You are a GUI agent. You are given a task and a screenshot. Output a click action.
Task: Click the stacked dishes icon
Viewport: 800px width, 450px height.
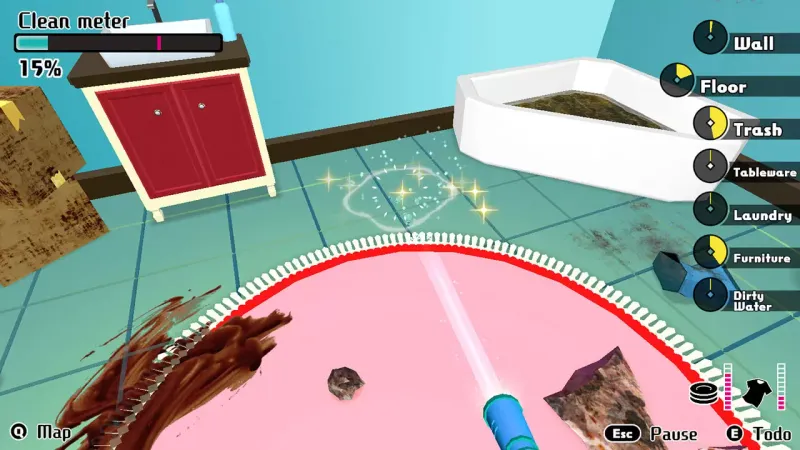click(x=705, y=392)
